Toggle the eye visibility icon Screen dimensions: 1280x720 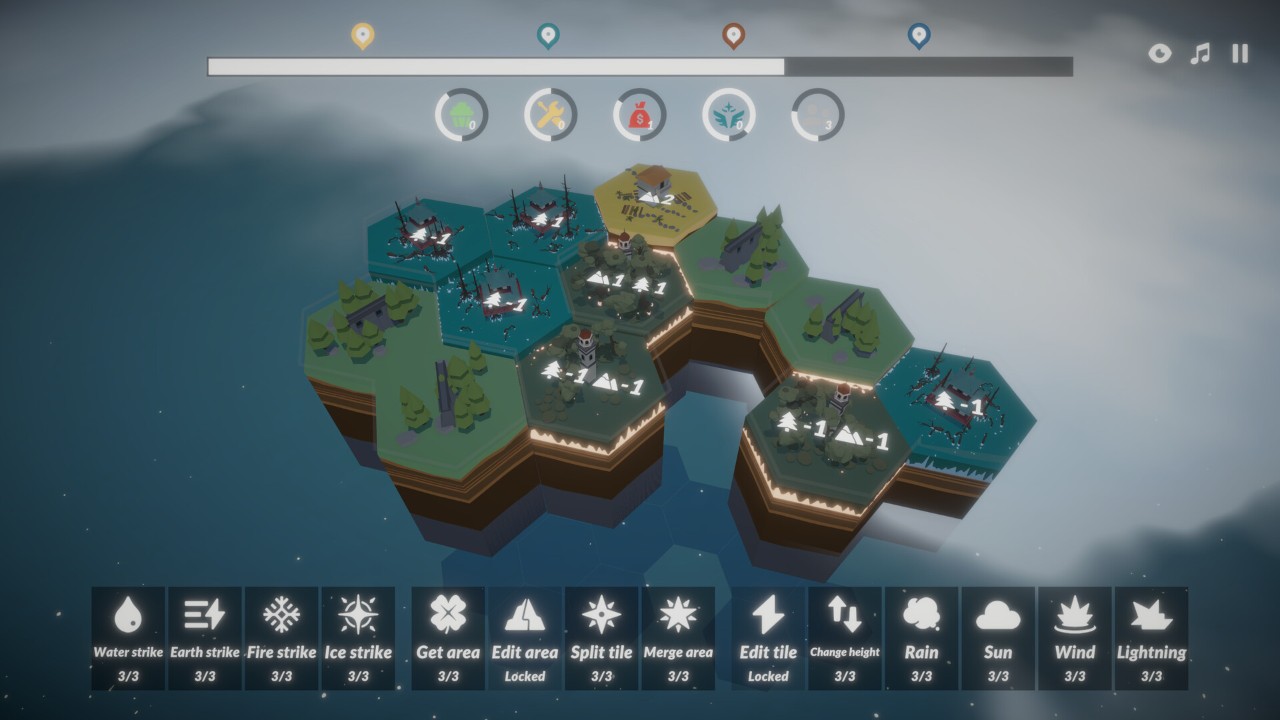click(x=1160, y=54)
